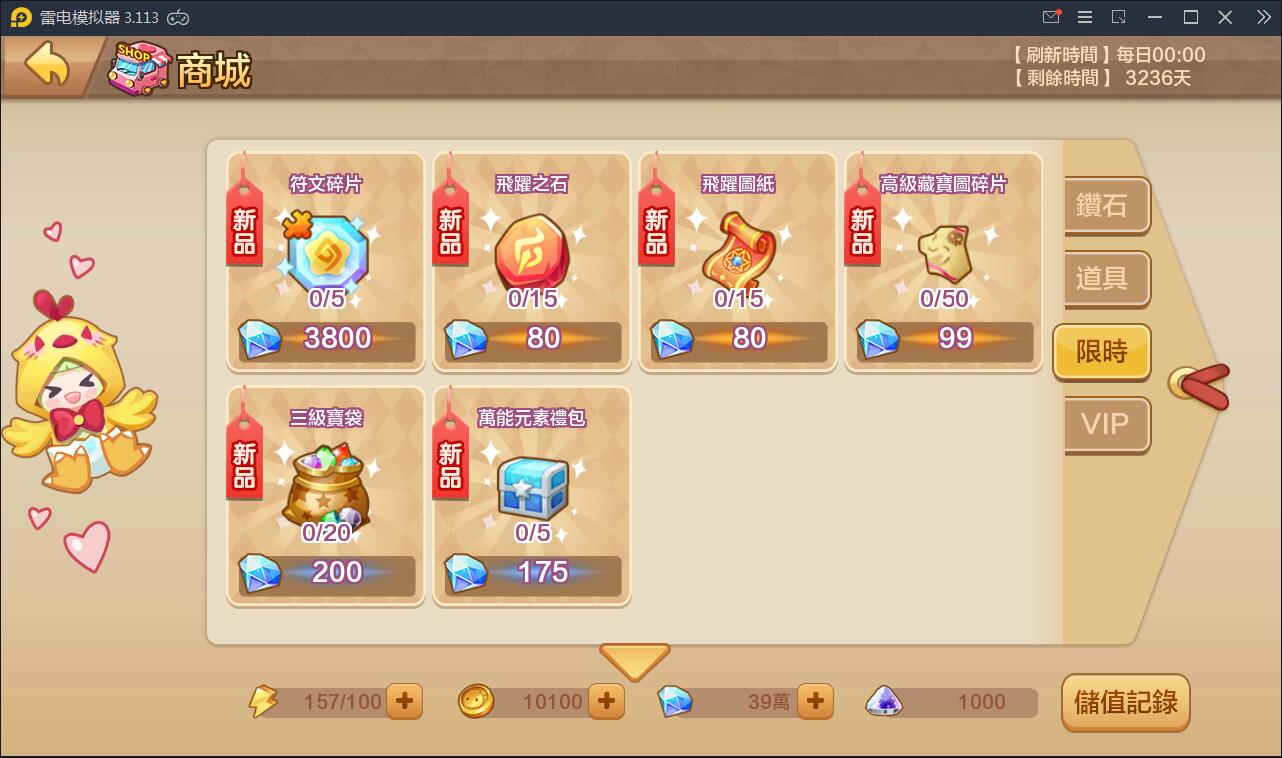Click the plus beside 39萬 diamonds

pyautogui.click(x=817, y=701)
